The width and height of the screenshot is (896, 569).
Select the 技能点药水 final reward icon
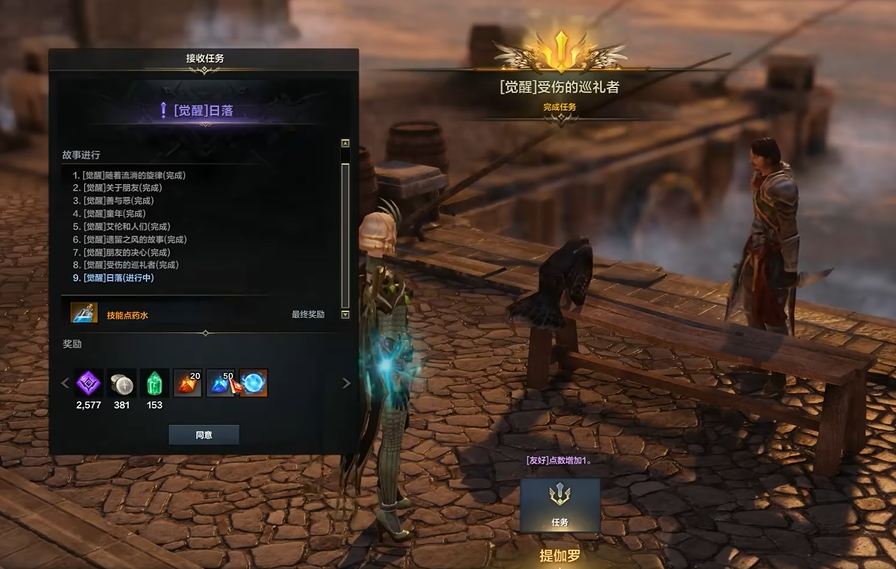pos(84,314)
